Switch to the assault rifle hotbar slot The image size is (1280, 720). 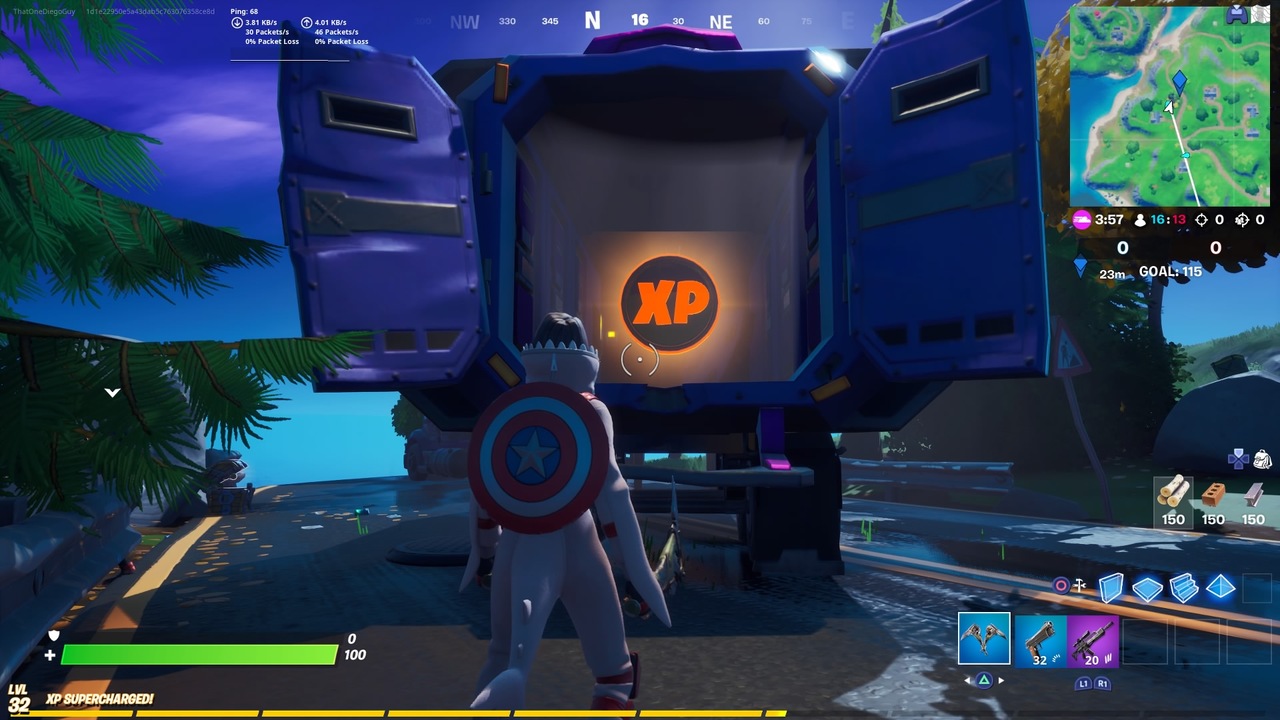click(x=1093, y=641)
